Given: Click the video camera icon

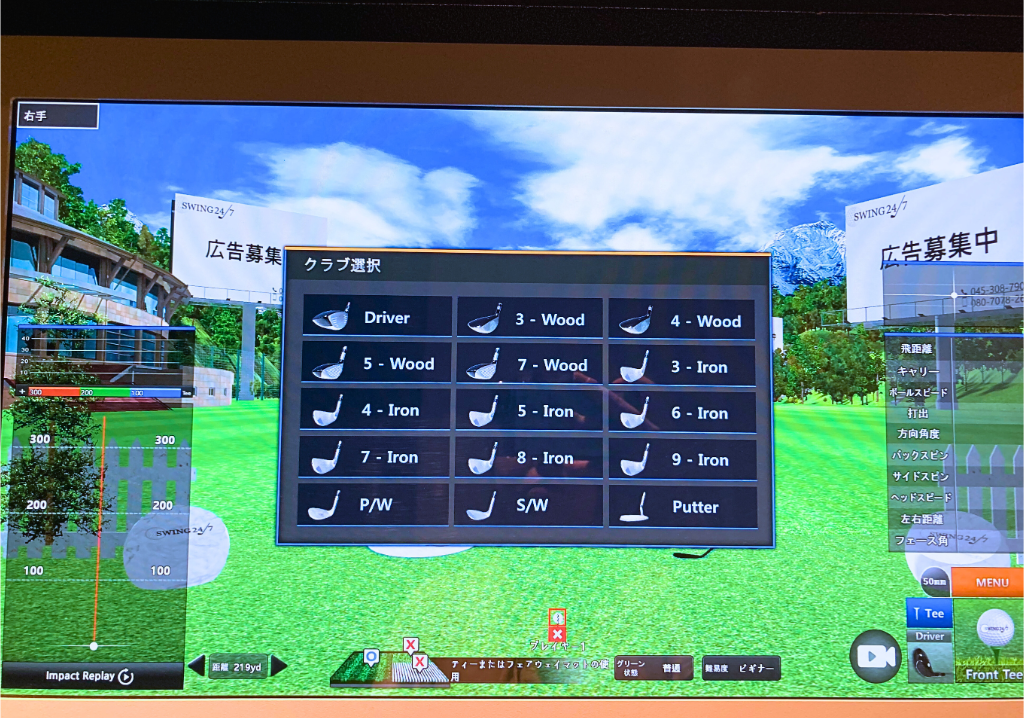Looking at the screenshot, I should pyautogui.click(x=874, y=655).
